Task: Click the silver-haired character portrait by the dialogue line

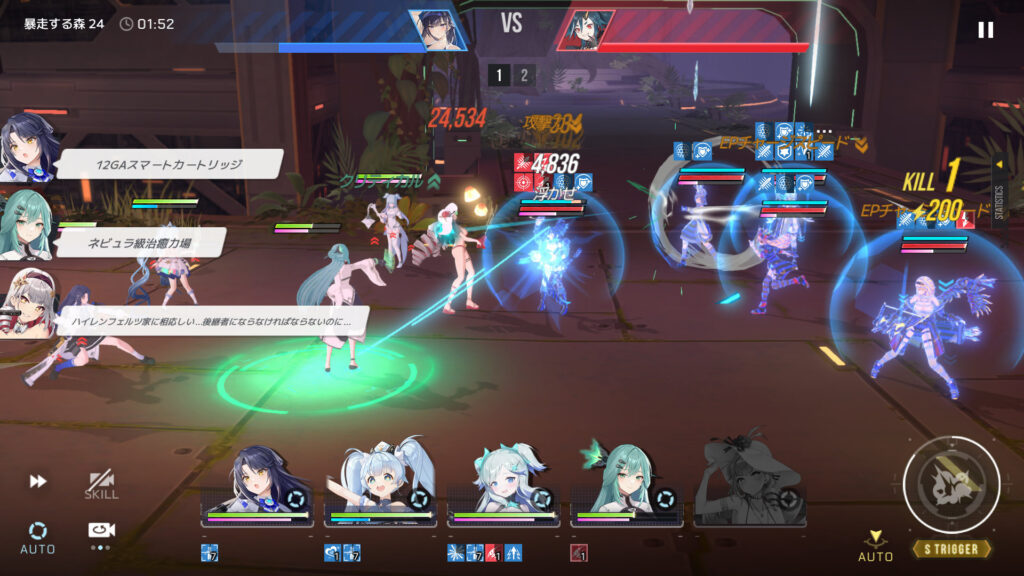Action: click(x=26, y=300)
